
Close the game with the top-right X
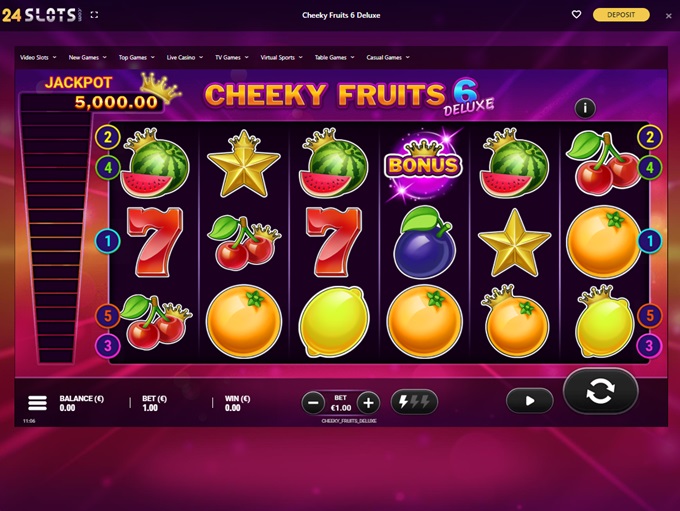(x=669, y=16)
